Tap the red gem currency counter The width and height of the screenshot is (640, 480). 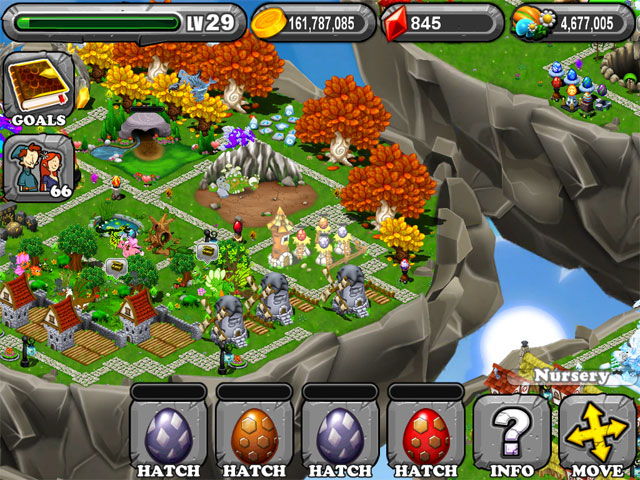[x=440, y=22]
